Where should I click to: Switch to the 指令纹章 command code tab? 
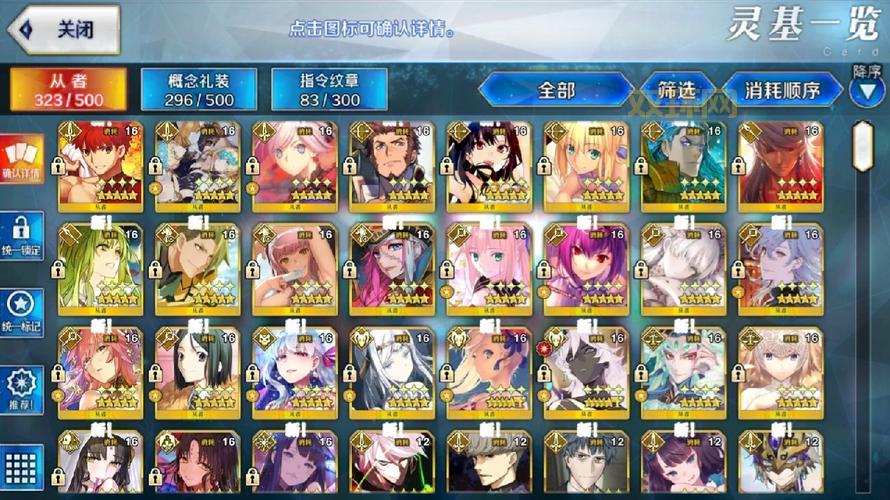(x=329, y=90)
